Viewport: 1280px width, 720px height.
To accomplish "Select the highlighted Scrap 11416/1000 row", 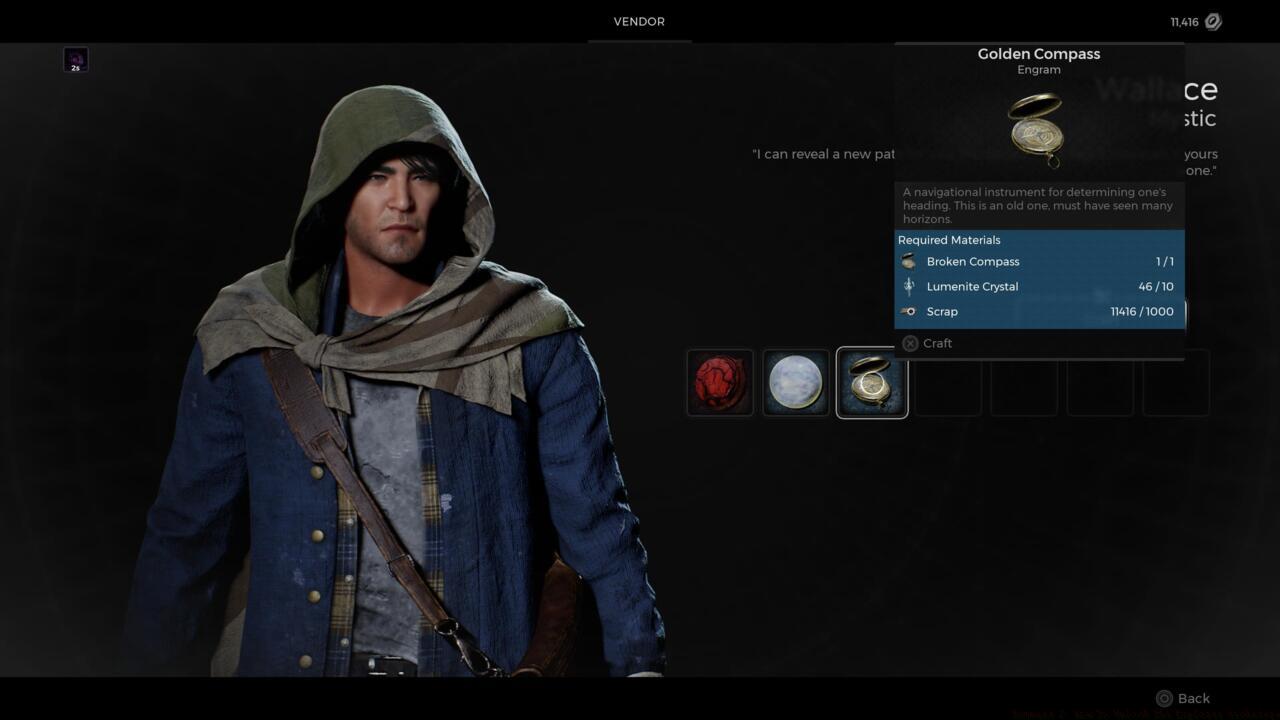I will pos(1040,311).
